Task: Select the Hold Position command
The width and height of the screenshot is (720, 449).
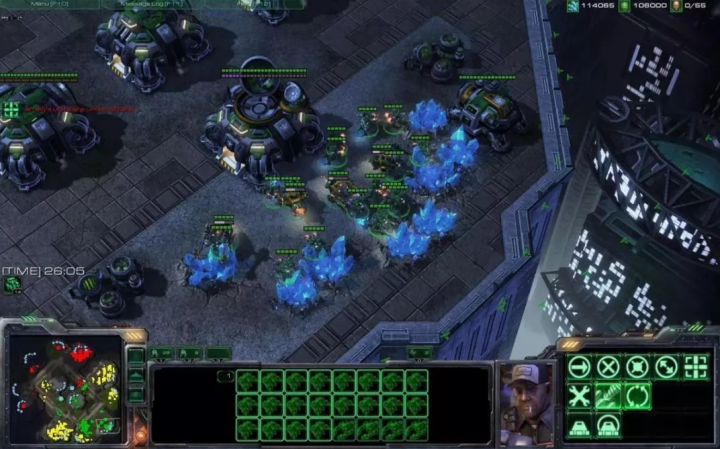Action: click(636, 366)
